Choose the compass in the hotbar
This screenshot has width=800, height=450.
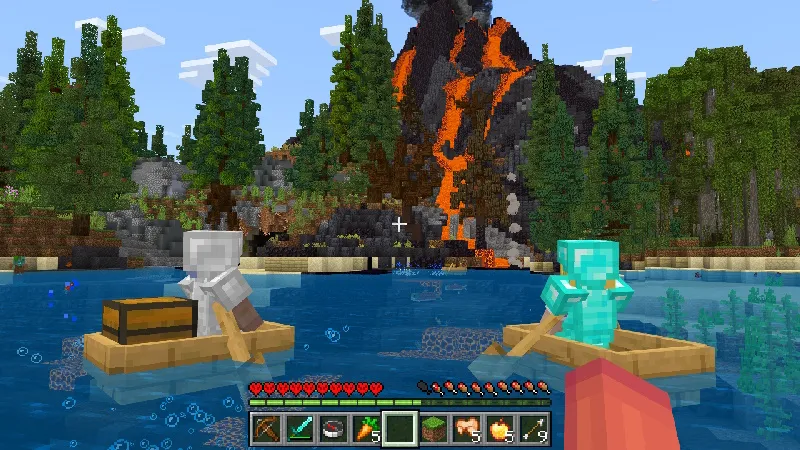point(333,429)
